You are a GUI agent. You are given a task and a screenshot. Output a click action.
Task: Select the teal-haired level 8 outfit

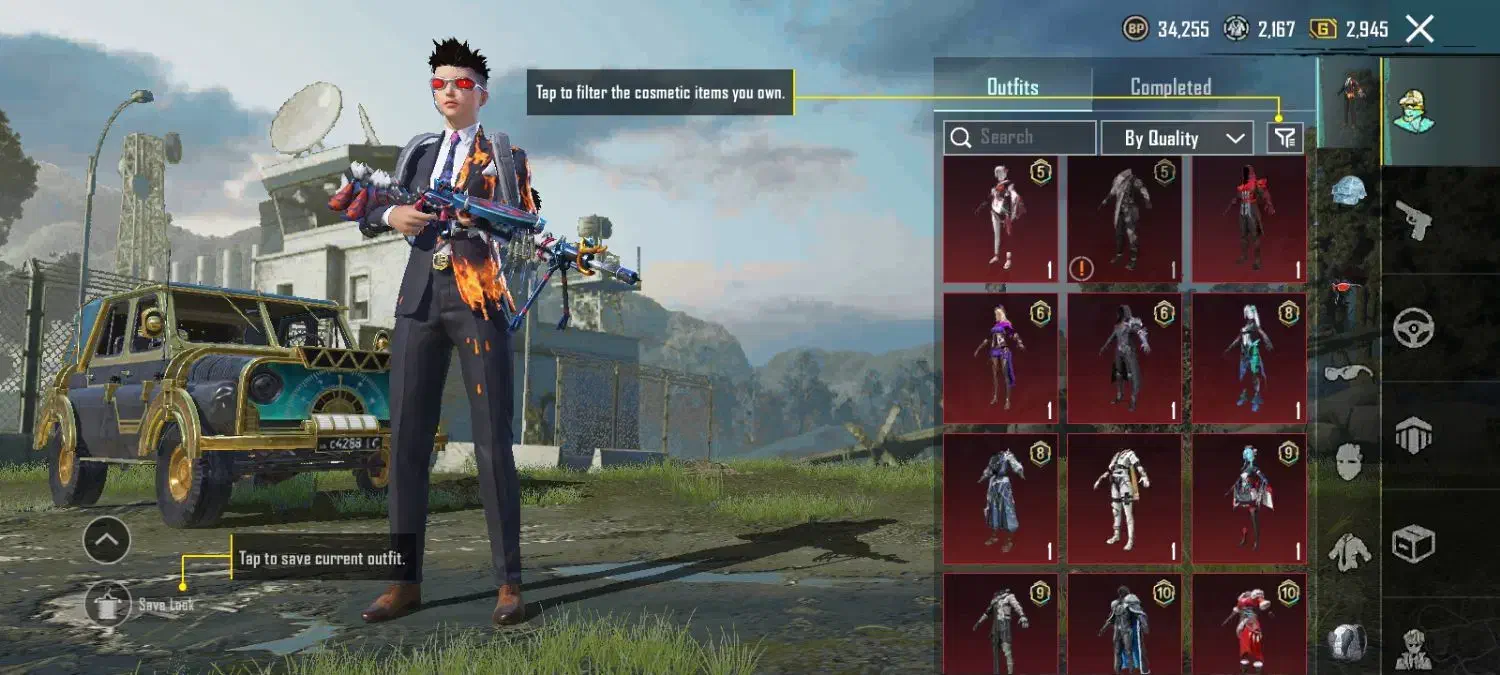point(1249,357)
